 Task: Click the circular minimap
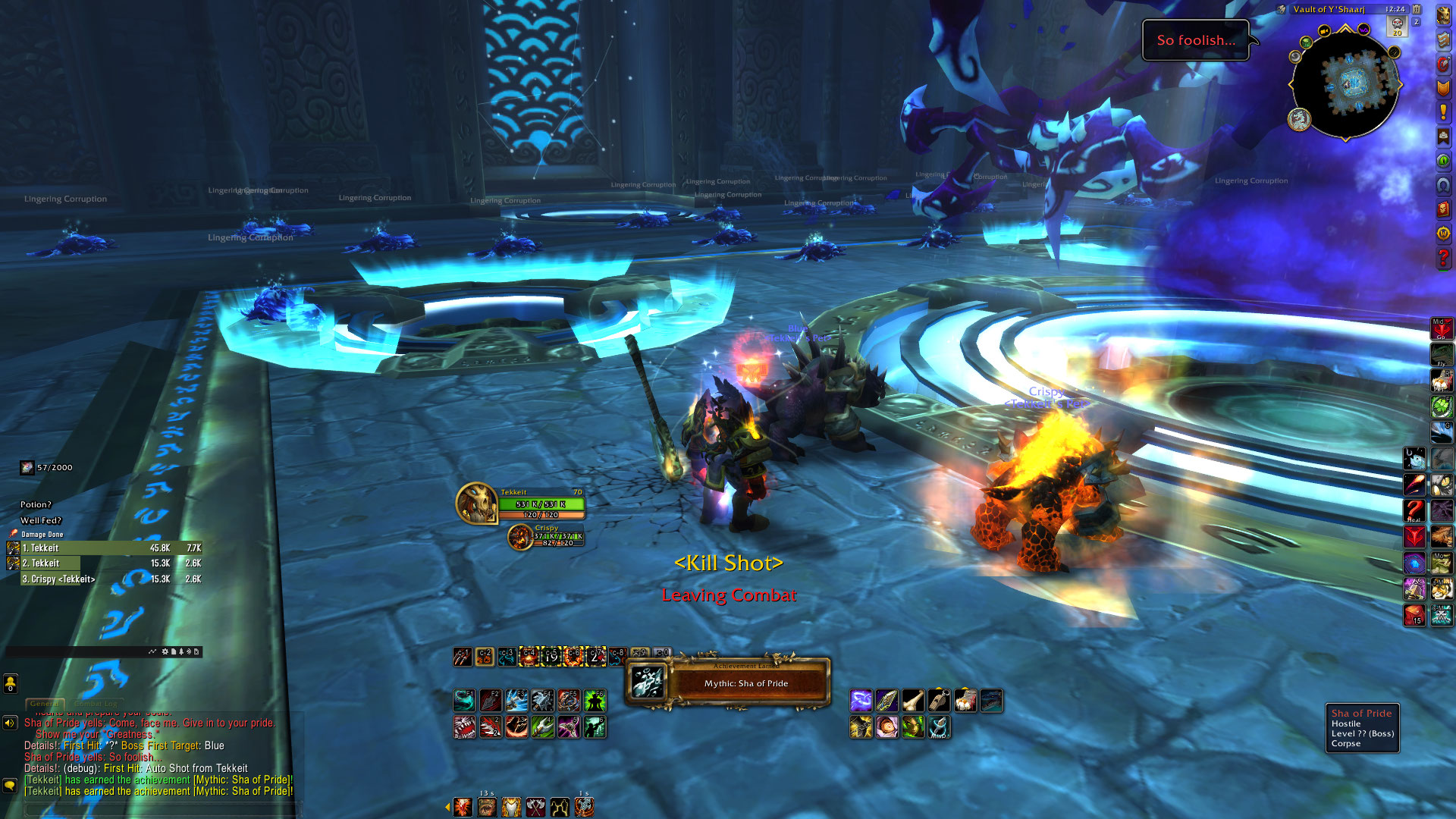coord(1345,83)
